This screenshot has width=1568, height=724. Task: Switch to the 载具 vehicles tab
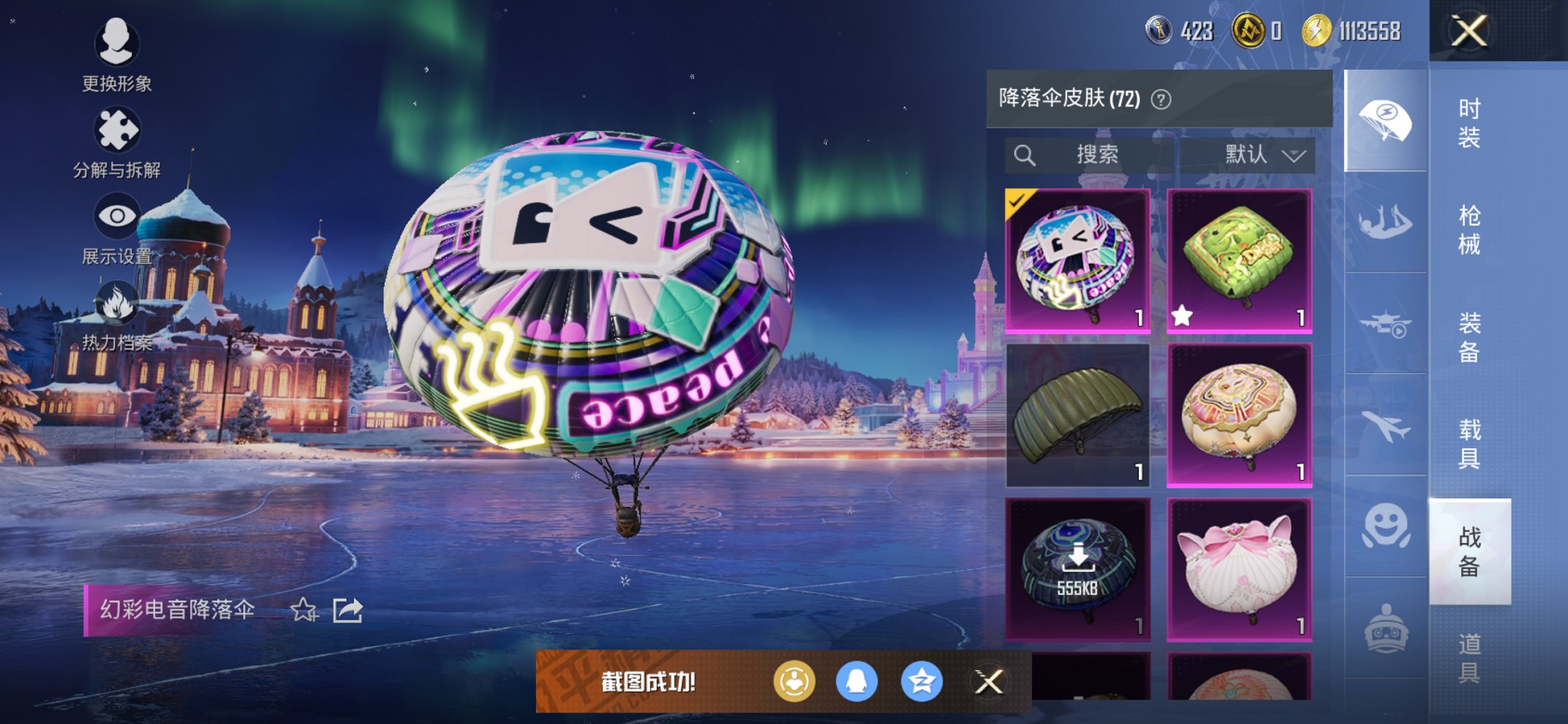[x=1469, y=444]
